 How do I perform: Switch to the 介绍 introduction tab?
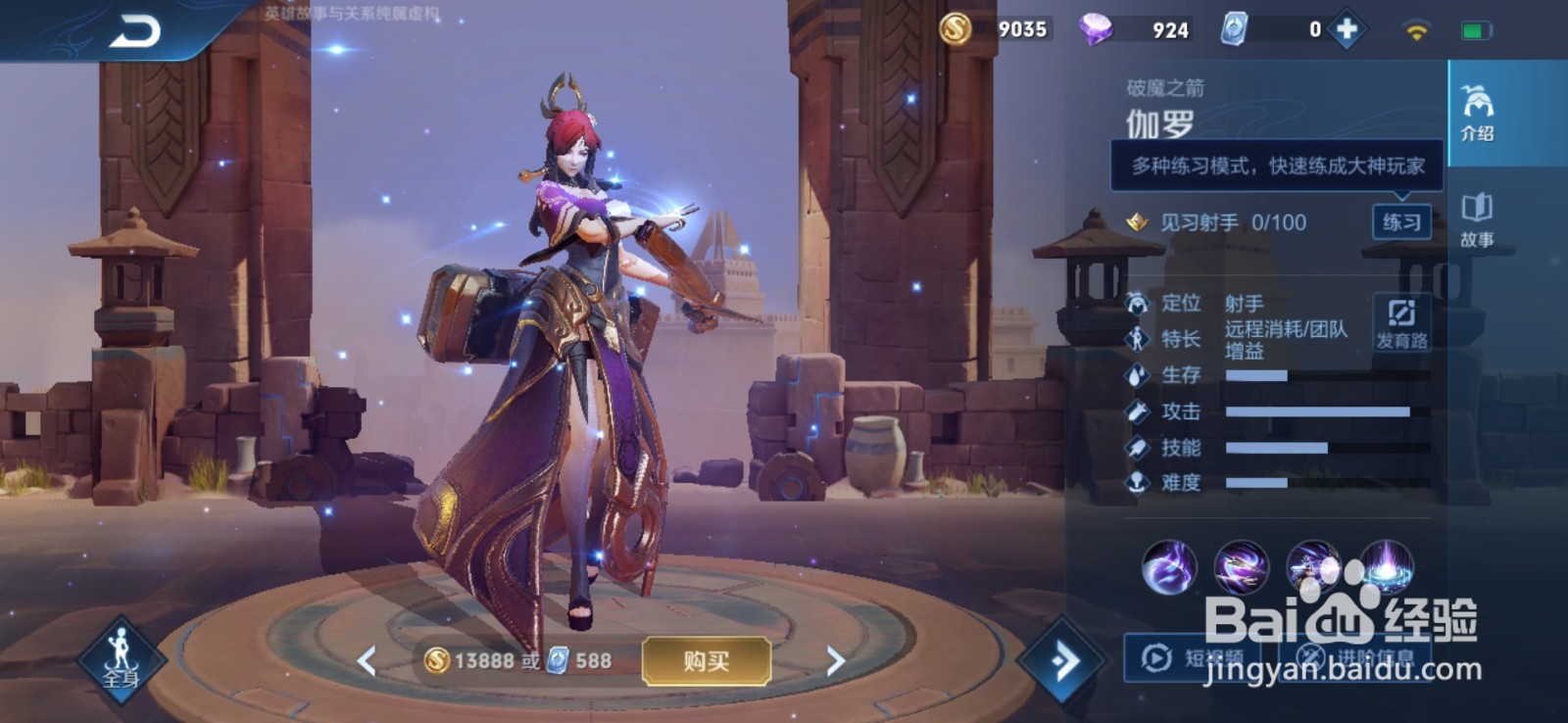tap(1477, 114)
